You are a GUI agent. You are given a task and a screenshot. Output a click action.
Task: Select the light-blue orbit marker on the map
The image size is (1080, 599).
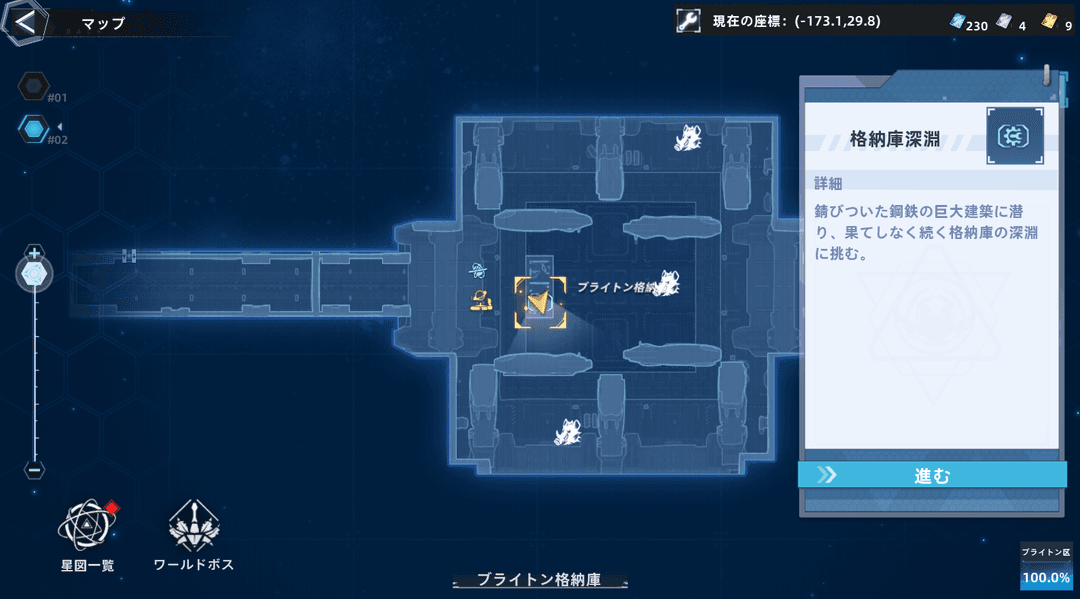(480, 270)
